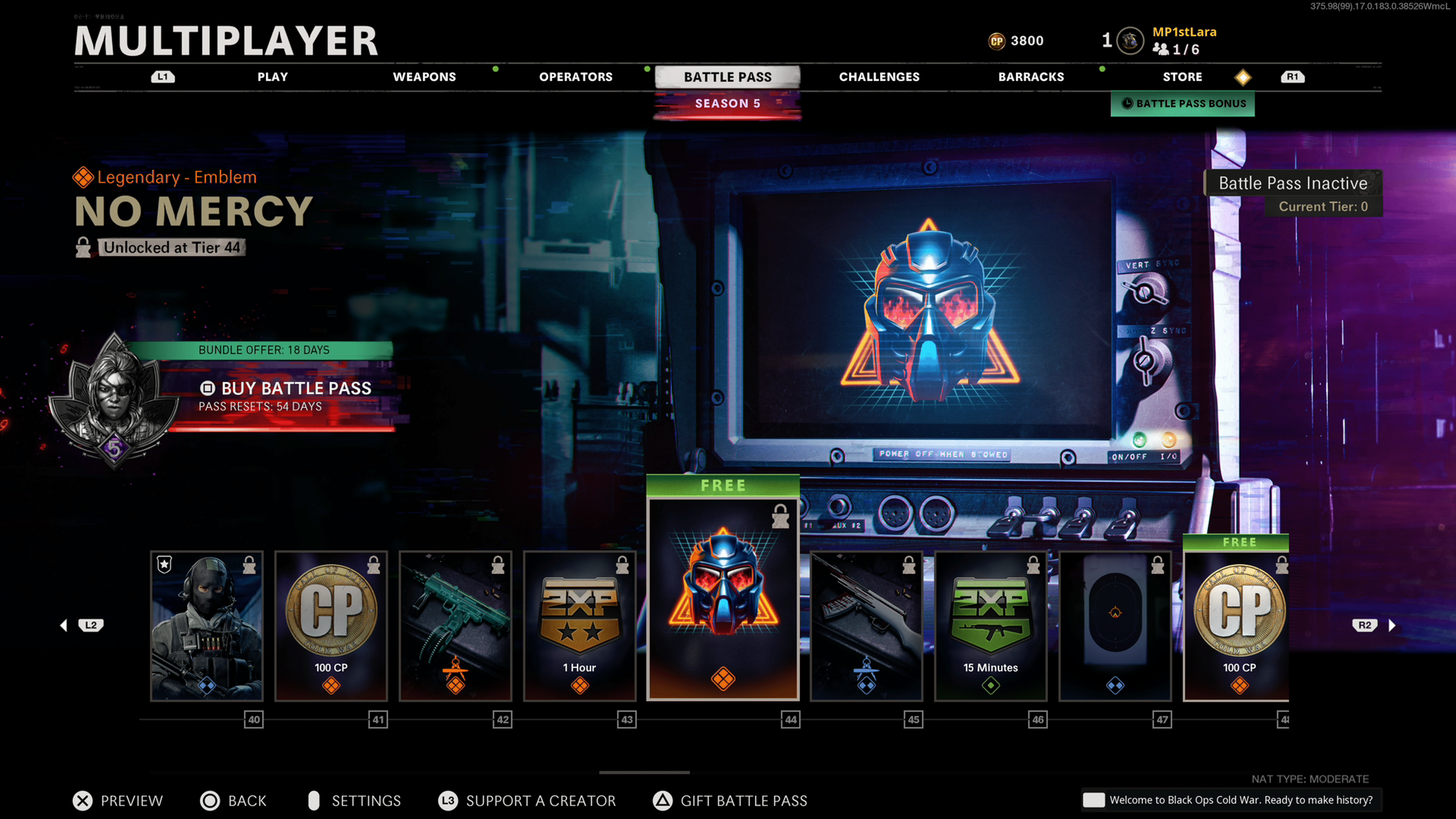Screen dimensions: 1456x819
Task: Switch to the Play tab
Action: pos(273,77)
